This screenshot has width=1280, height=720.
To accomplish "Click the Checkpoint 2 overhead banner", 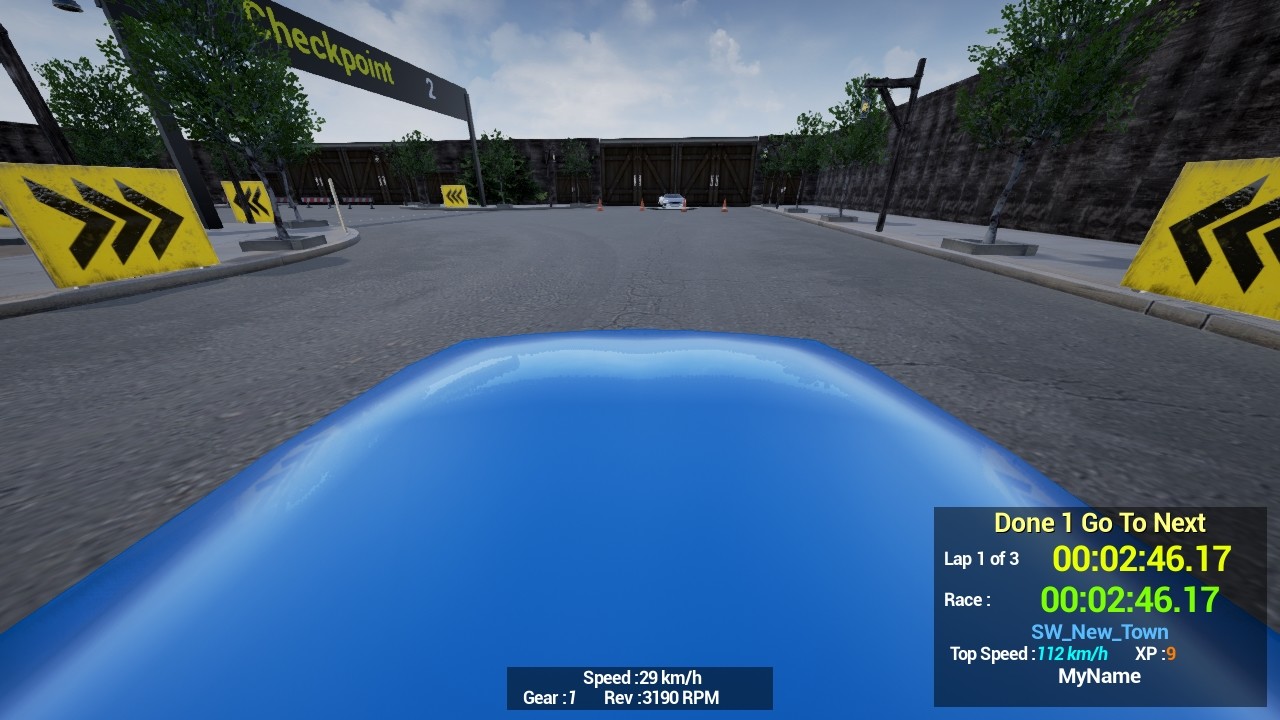I will [330, 55].
